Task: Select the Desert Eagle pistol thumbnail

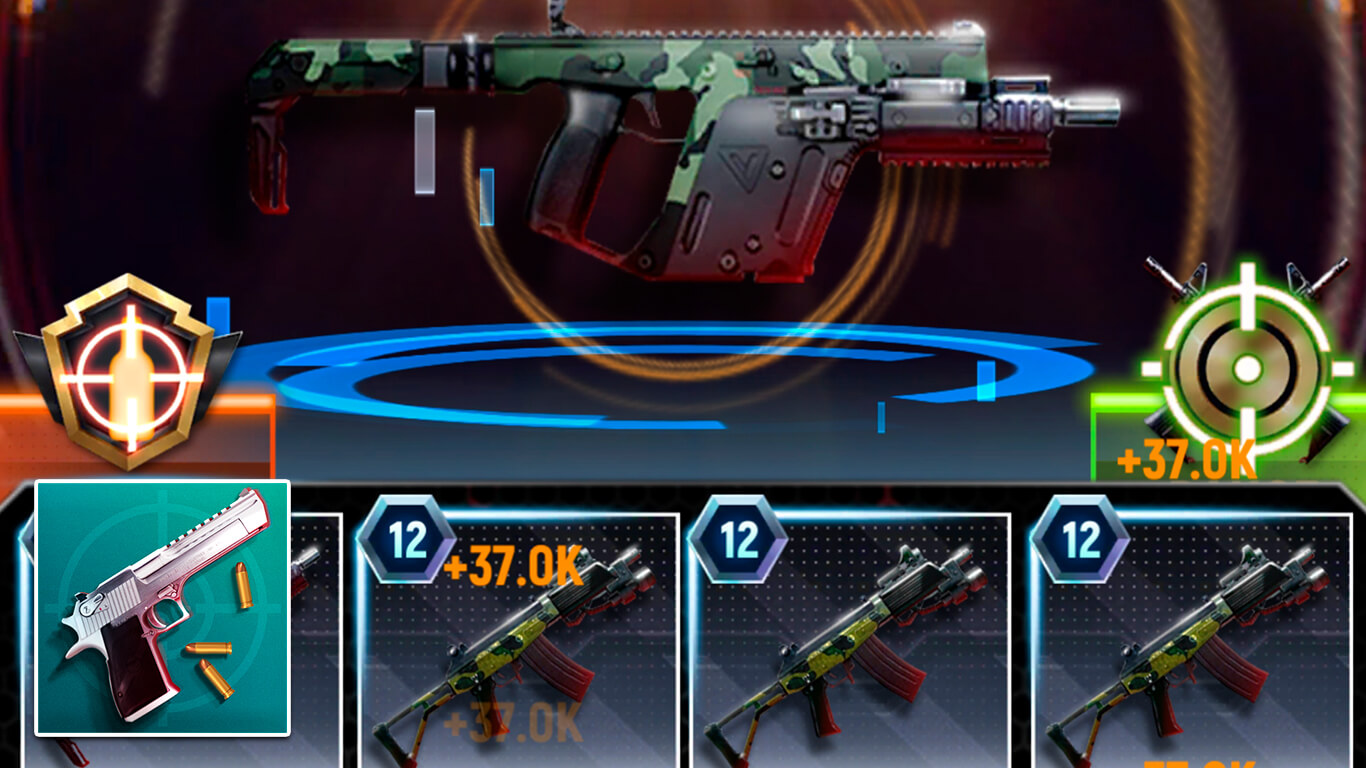Action: coord(162,607)
